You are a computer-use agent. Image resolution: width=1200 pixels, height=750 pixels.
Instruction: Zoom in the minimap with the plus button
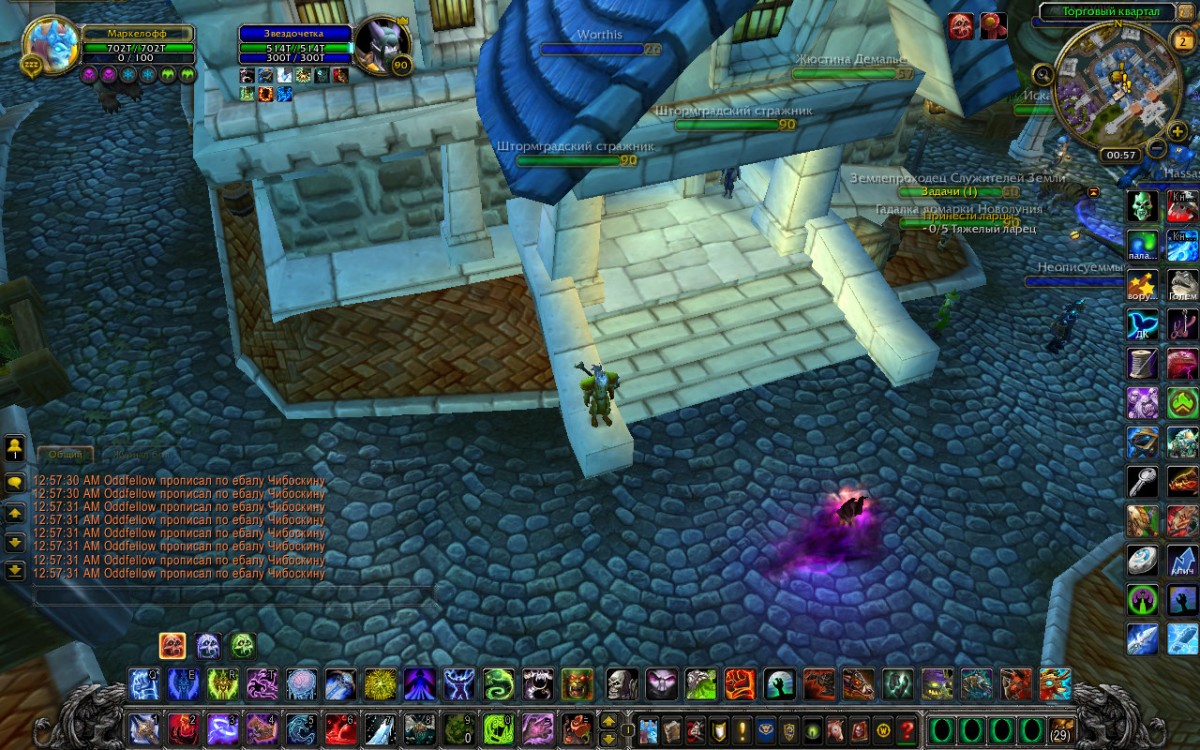click(1179, 131)
